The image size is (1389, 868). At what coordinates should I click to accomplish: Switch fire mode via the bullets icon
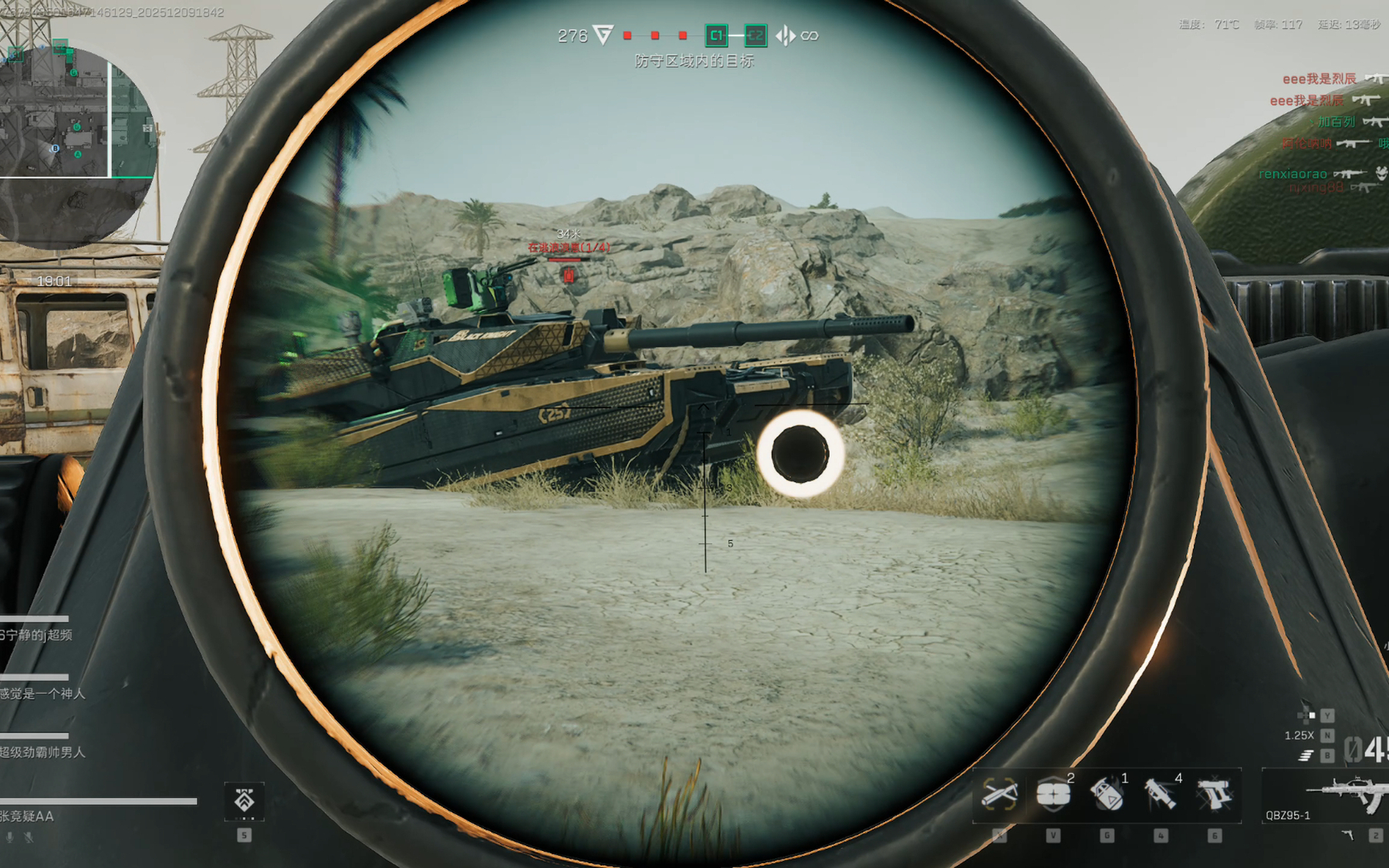pos(1306,755)
